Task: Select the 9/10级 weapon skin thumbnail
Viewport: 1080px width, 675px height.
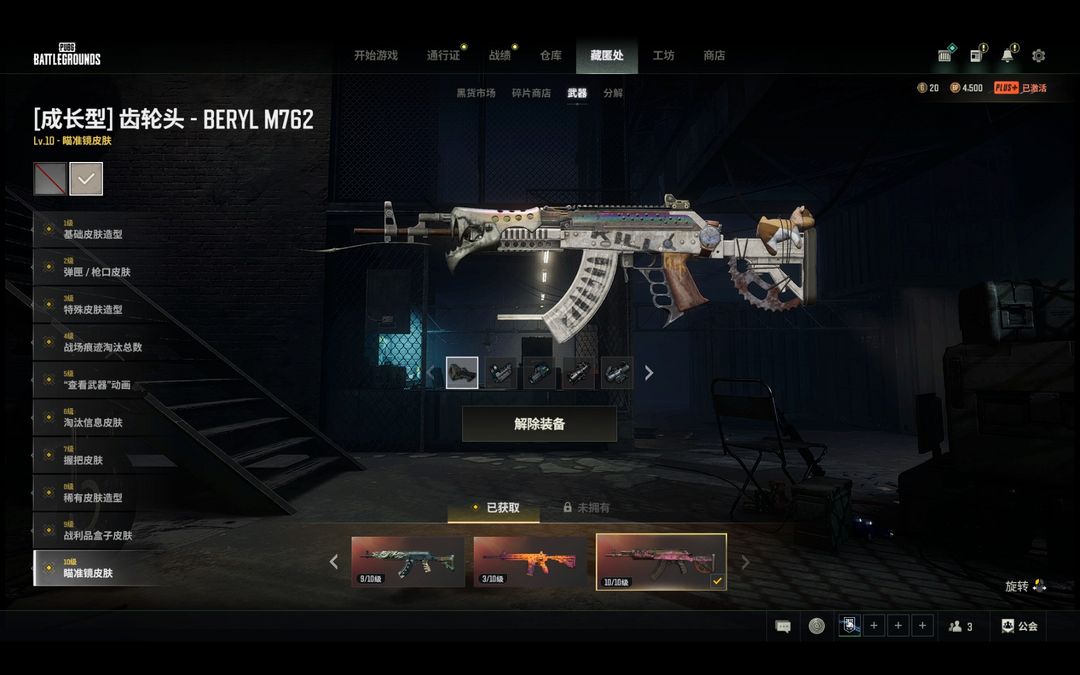Action: point(408,562)
